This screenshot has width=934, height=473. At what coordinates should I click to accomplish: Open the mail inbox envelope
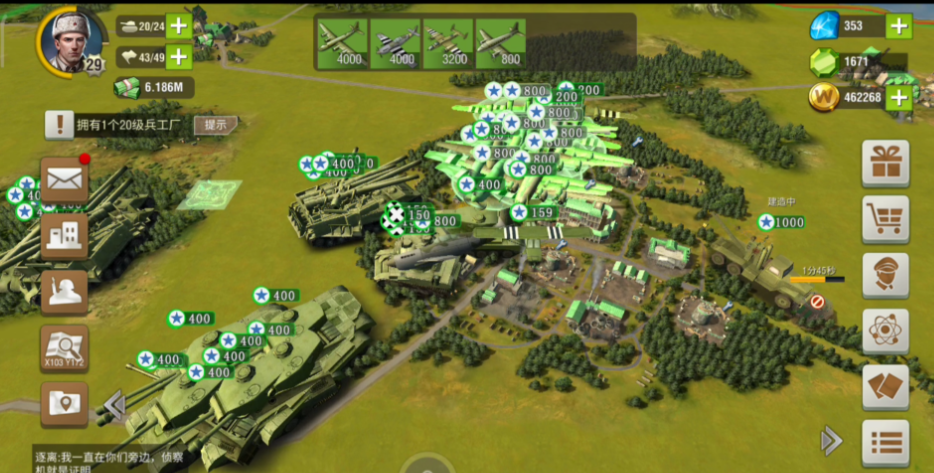[x=64, y=180]
